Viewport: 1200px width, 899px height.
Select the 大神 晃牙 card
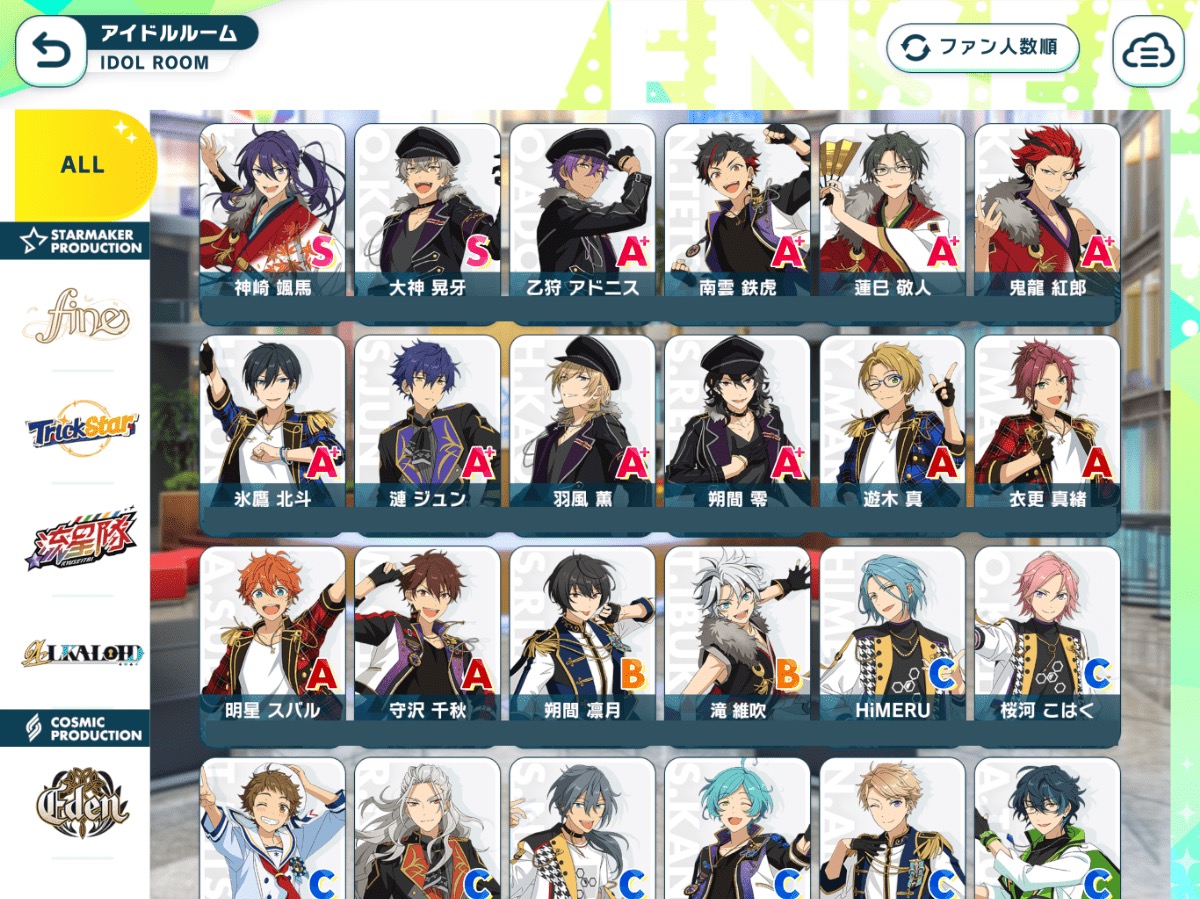[x=427, y=213]
